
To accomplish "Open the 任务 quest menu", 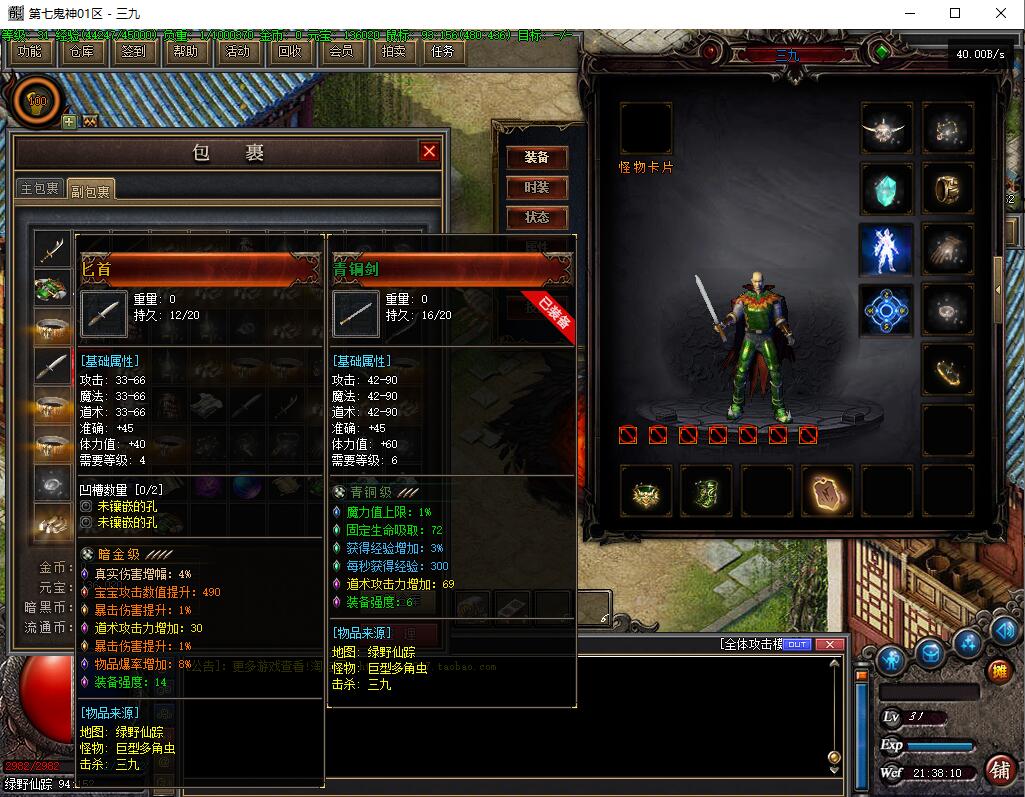I will tap(442, 52).
